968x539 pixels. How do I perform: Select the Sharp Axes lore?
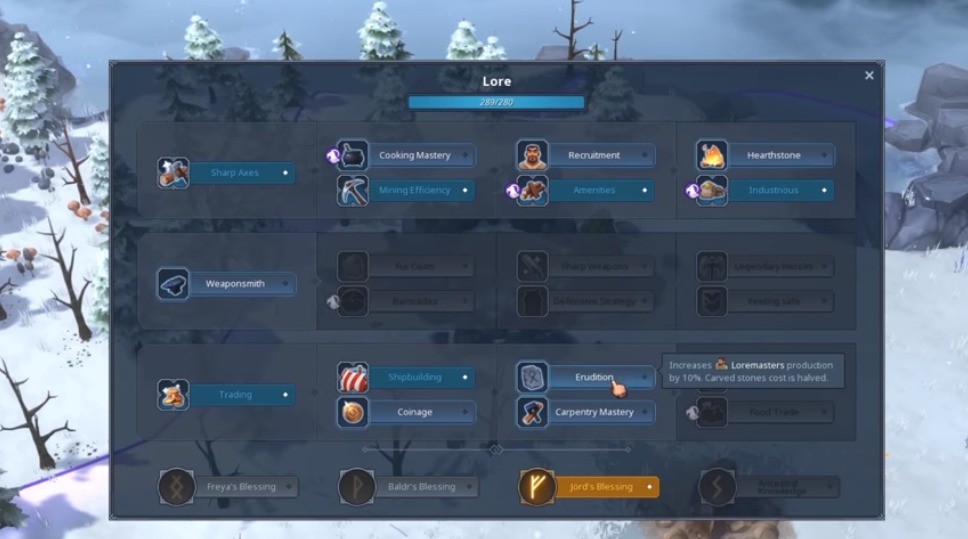(234, 173)
